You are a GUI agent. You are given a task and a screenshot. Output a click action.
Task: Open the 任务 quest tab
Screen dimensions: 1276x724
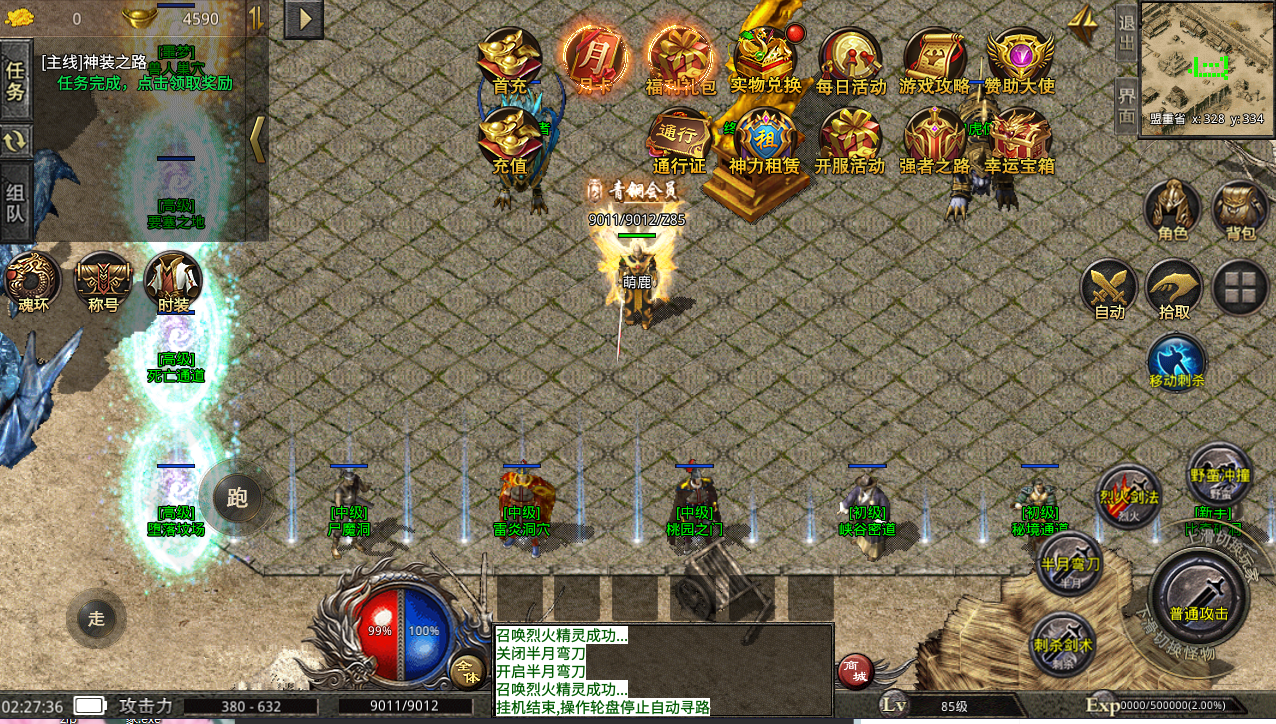point(15,80)
